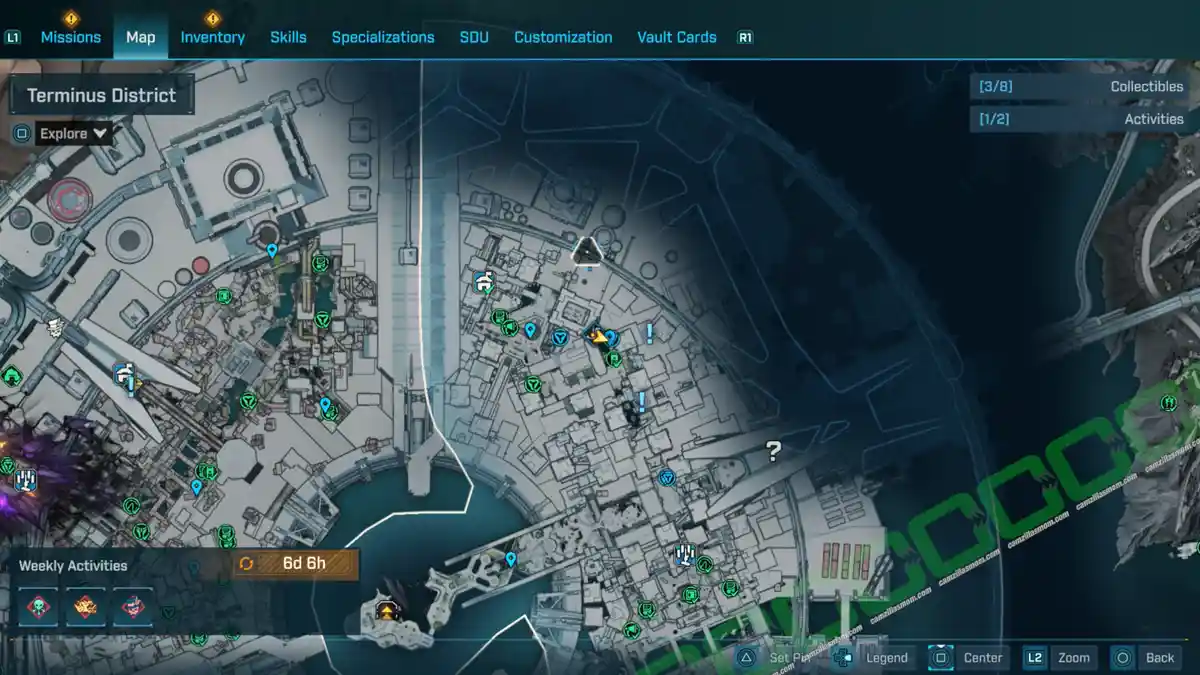
Task: Show the Vault Cards tab
Action: click(676, 37)
